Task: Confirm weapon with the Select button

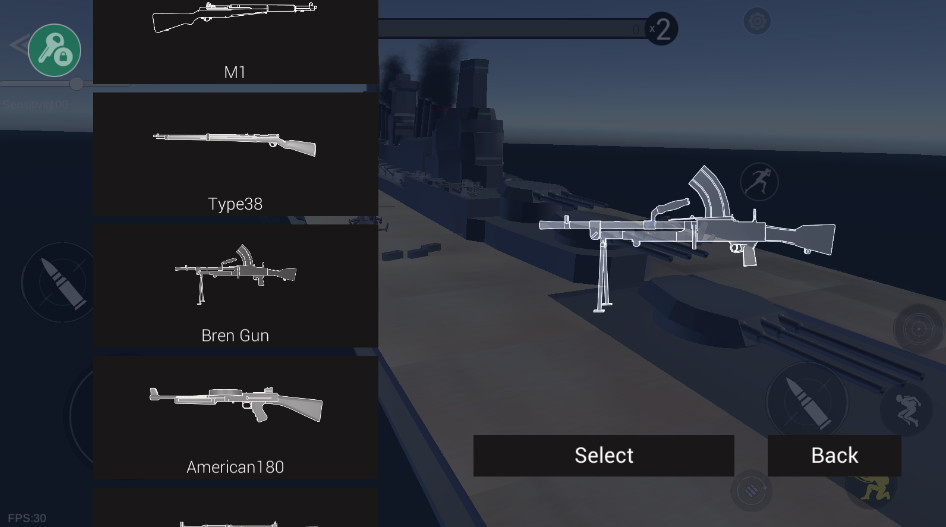Action: pyautogui.click(x=603, y=455)
